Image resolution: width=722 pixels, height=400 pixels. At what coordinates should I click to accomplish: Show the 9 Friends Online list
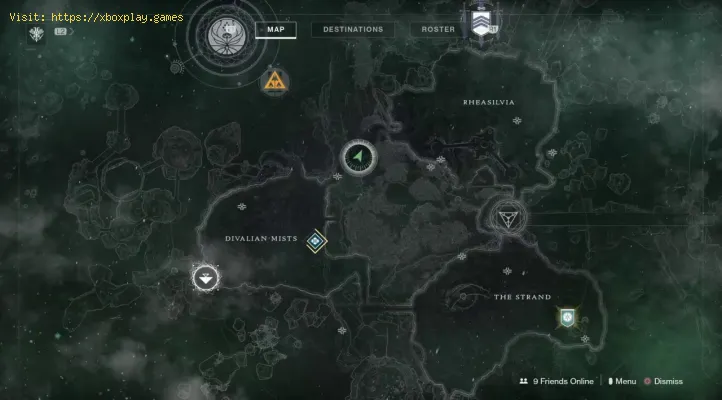[557, 381]
